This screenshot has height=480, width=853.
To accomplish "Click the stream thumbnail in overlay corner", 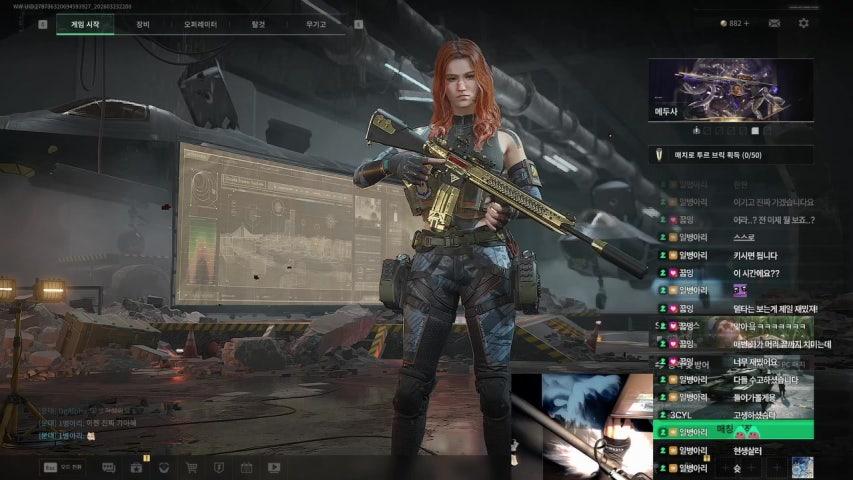I will (802, 467).
